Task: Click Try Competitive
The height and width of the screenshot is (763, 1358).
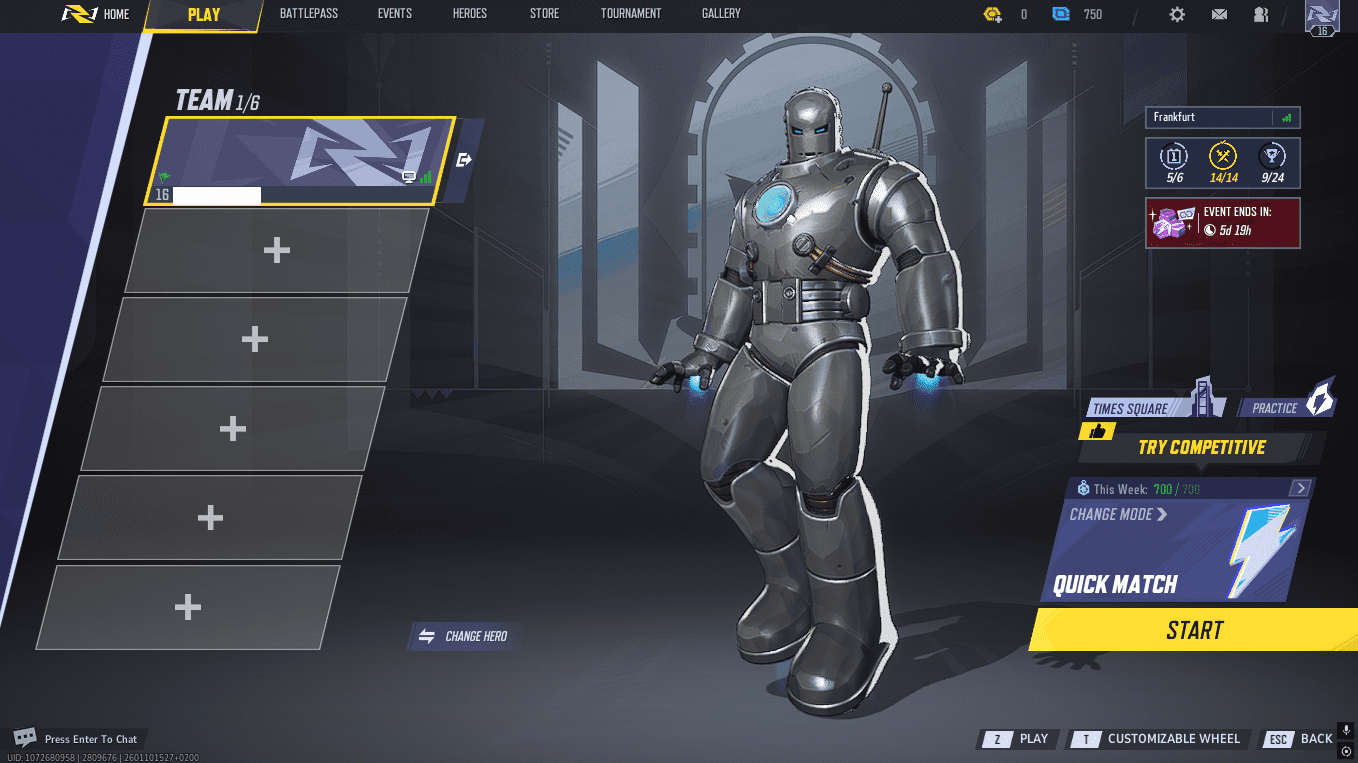Action: pyautogui.click(x=1201, y=447)
